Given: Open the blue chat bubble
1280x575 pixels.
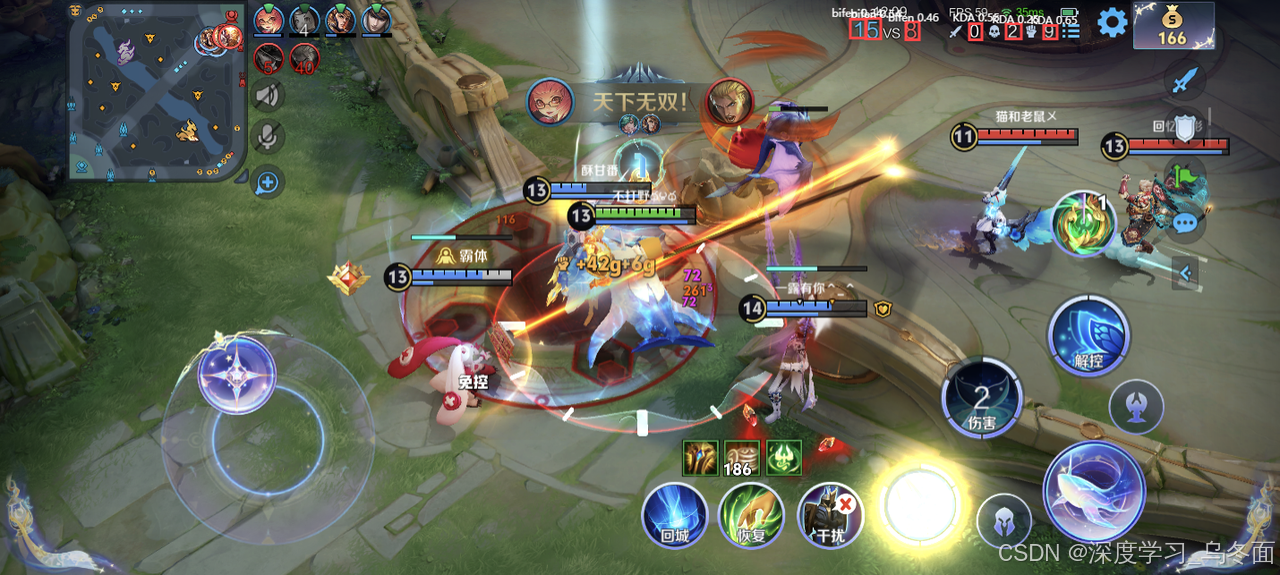Looking at the screenshot, I should (x=1185, y=223).
